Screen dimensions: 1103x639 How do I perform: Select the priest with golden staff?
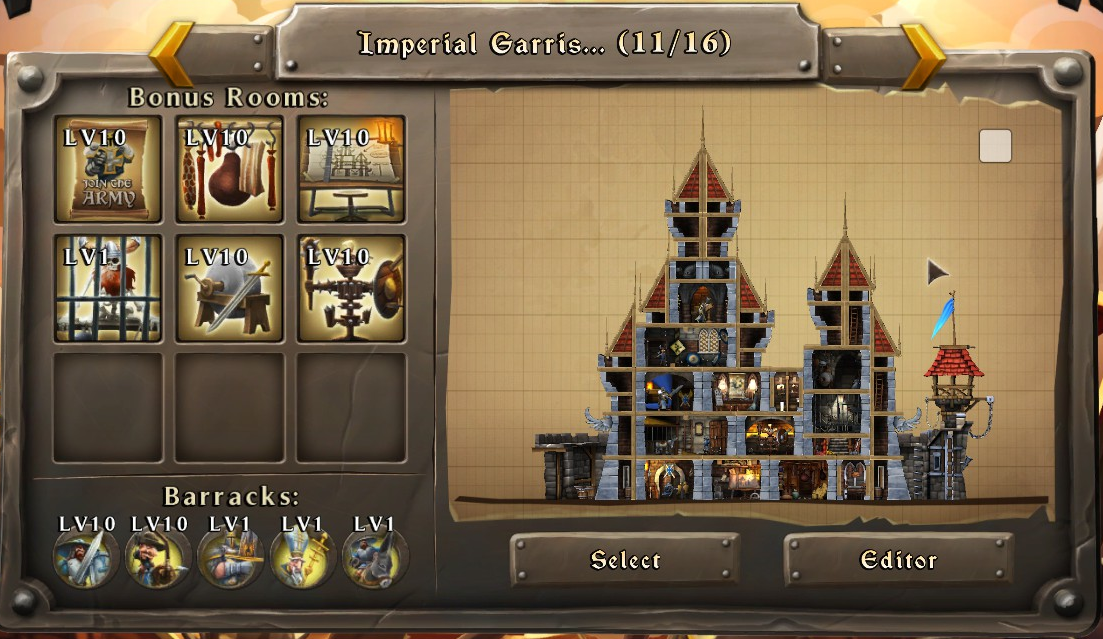(303, 557)
